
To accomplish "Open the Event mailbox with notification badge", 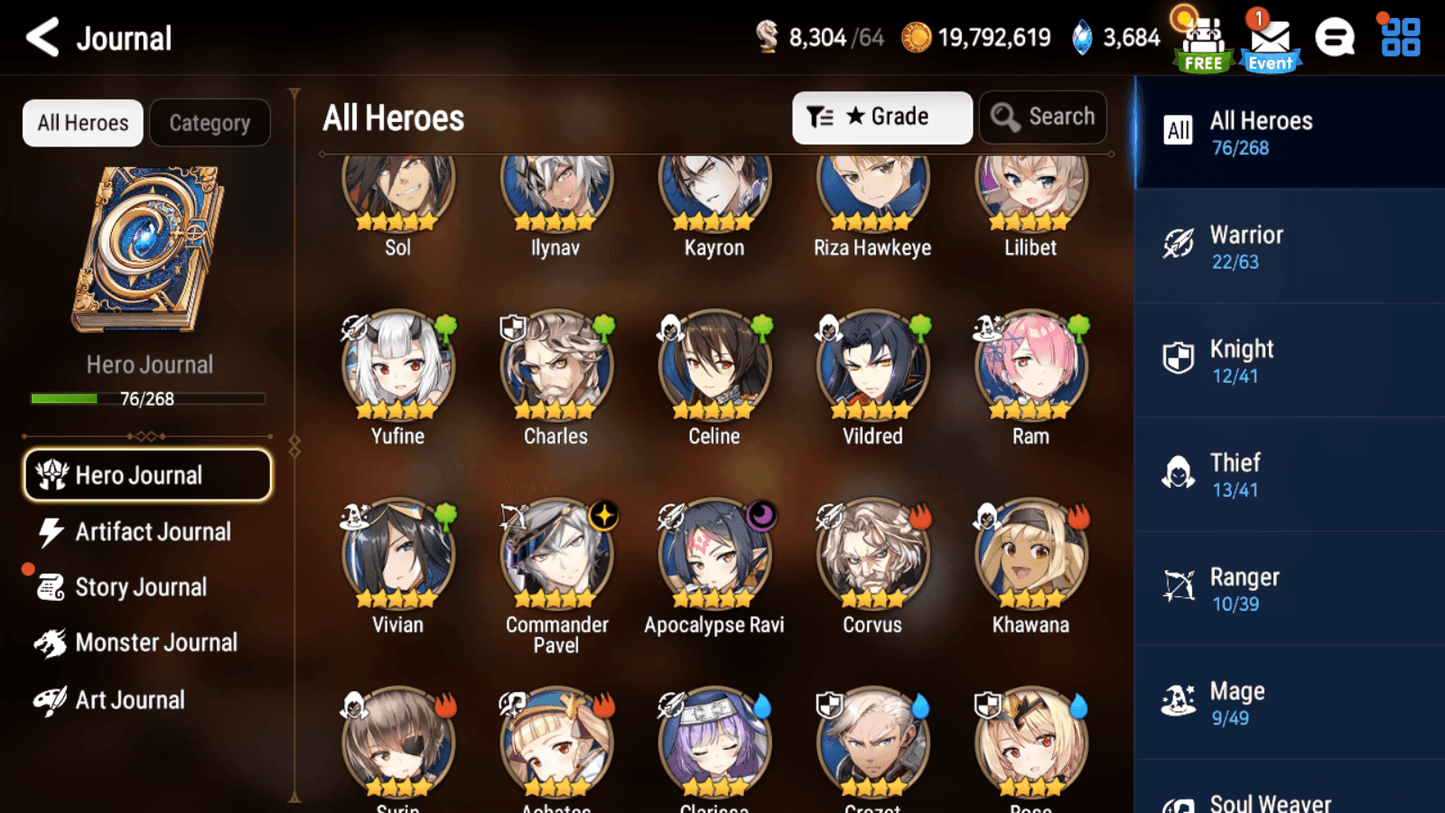I will [1269, 40].
